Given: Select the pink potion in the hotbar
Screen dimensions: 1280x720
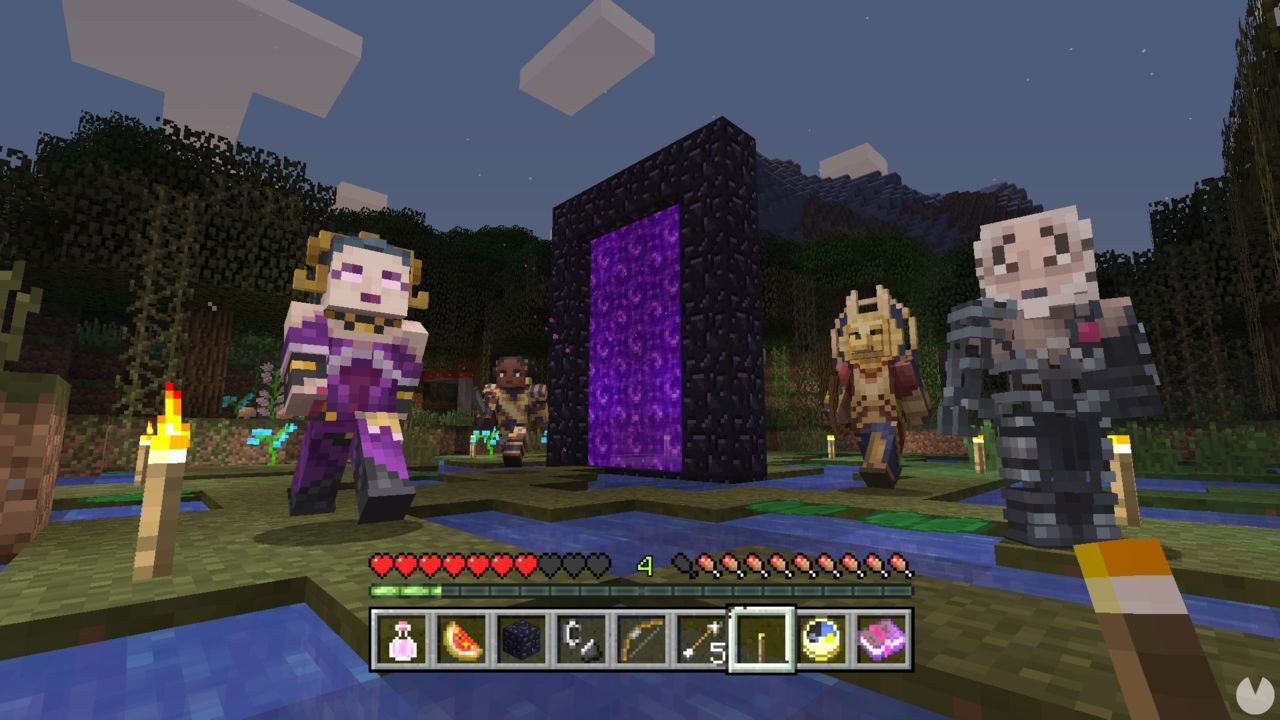Looking at the screenshot, I should (x=400, y=640).
